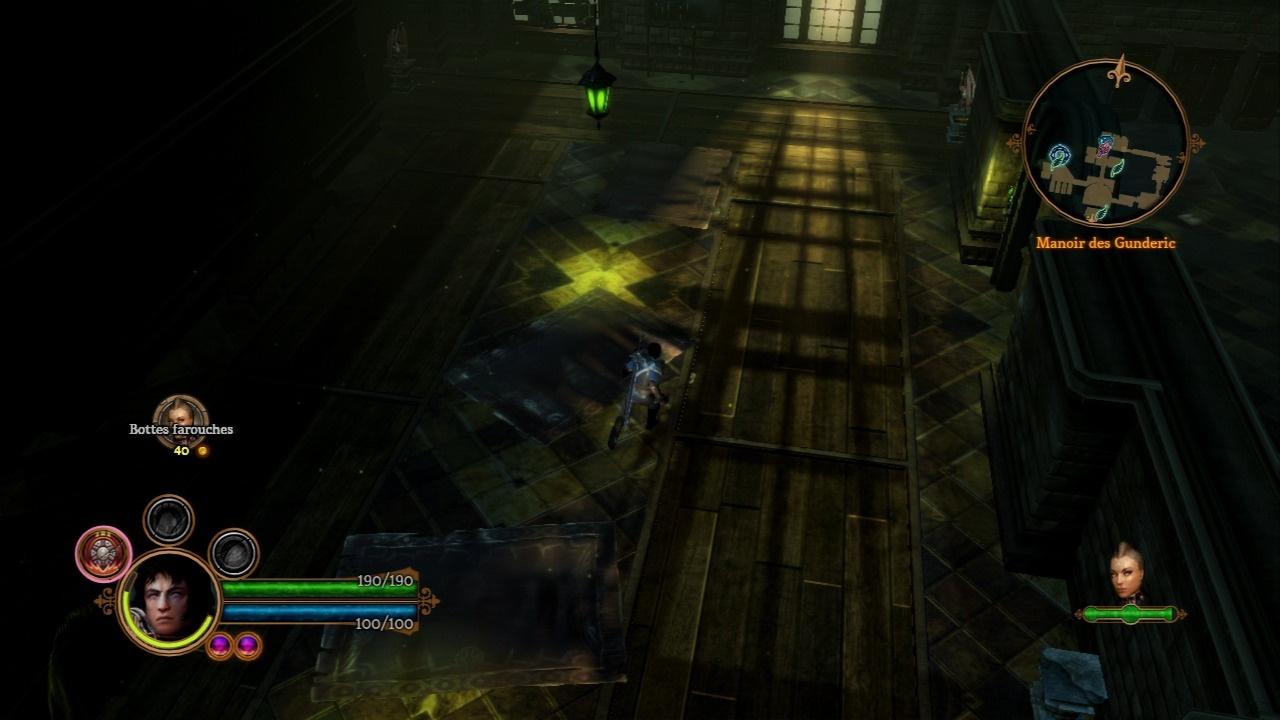Select the upper empty ability slot
This screenshot has width=1280, height=720.
point(167,519)
